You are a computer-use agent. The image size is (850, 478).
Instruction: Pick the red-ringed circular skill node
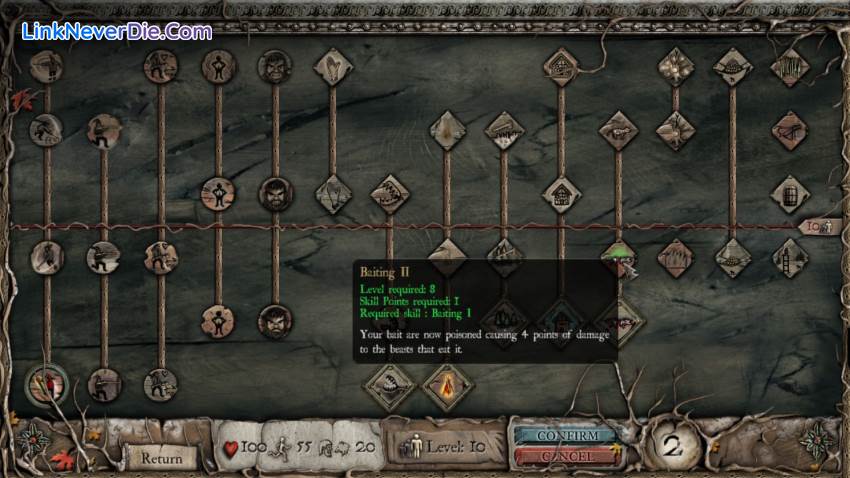pyautogui.click(x=46, y=383)
